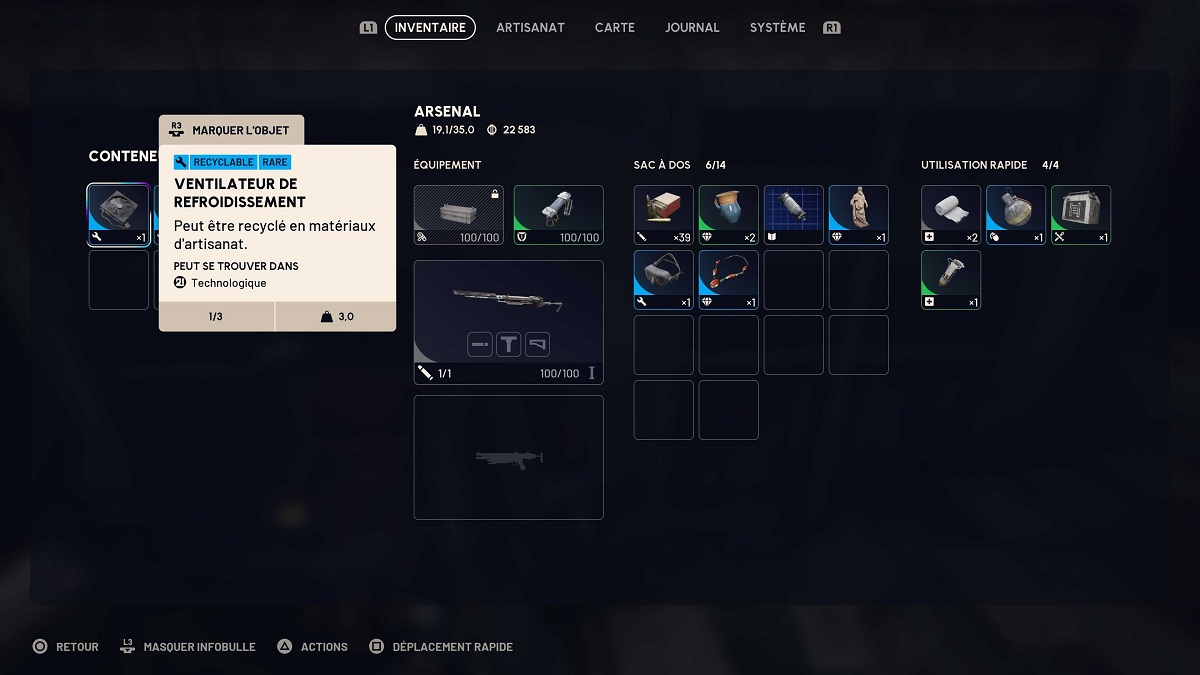Select the locked crate equipment slot
Screen dimensions: 1200x675
[459, 215]
